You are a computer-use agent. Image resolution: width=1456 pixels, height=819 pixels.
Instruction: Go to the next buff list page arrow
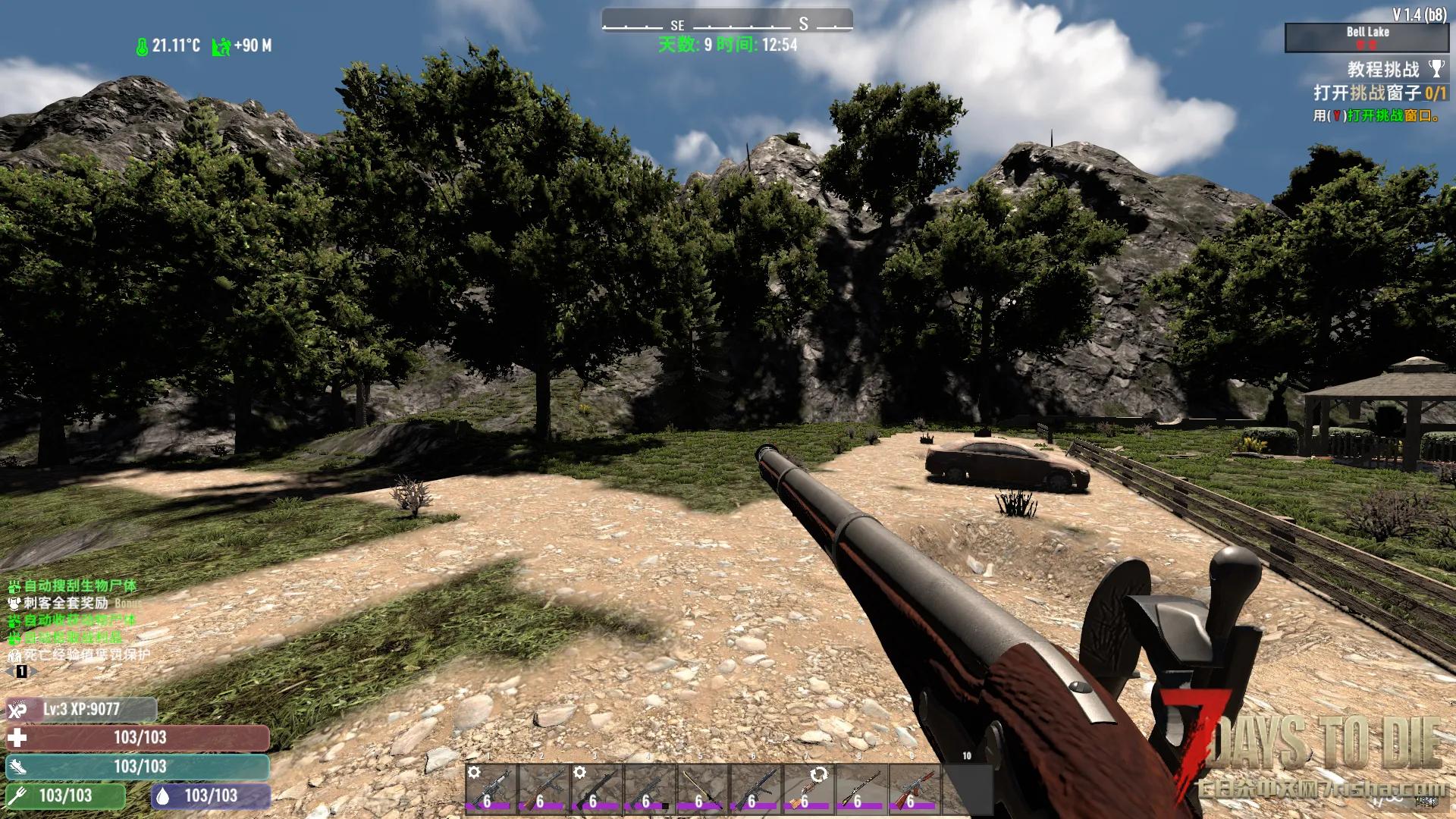pos(33,672)
